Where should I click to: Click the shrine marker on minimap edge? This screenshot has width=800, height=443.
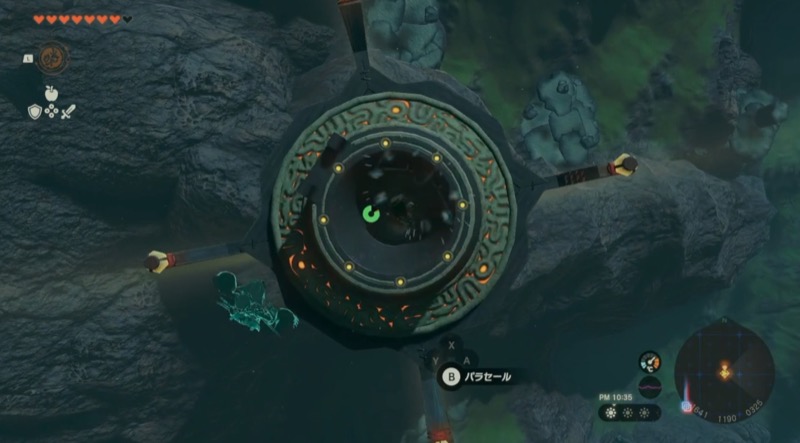pos(687,407)
